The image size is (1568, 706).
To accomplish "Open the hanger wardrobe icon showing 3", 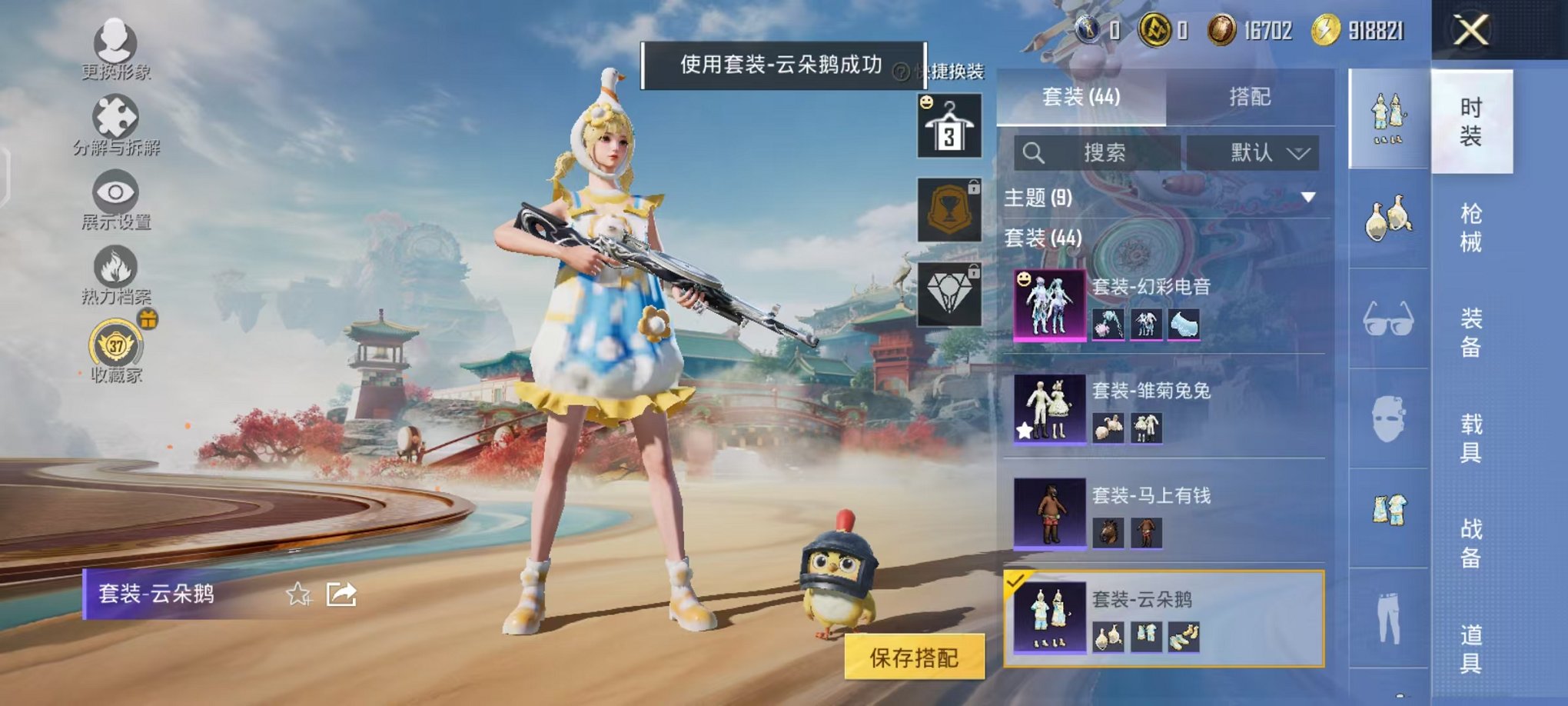I will pos(948,127).
